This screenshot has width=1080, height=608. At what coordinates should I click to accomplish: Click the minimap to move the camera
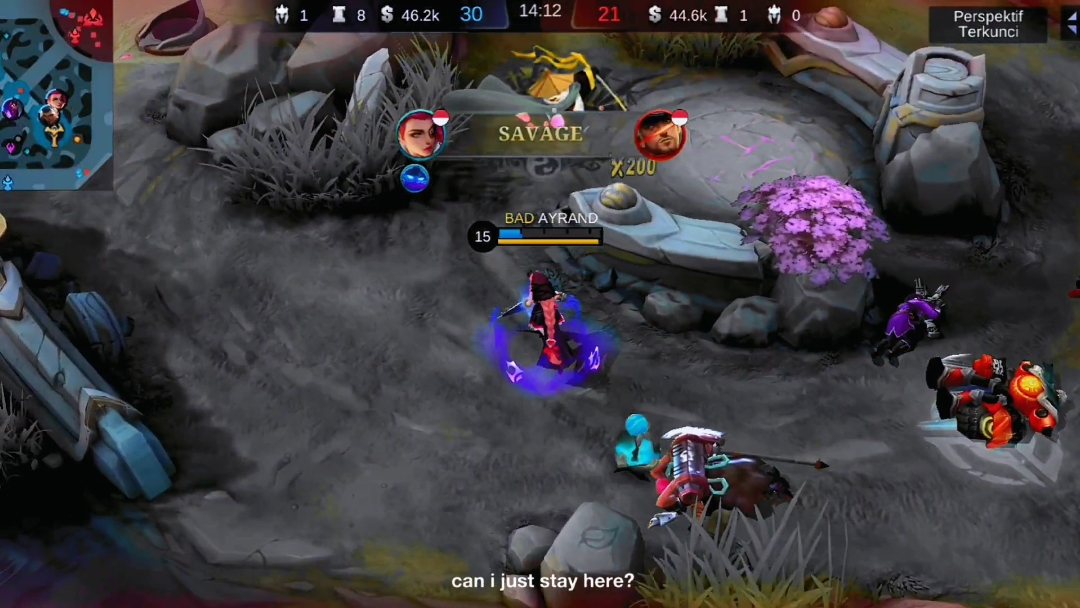click(55, 95)
